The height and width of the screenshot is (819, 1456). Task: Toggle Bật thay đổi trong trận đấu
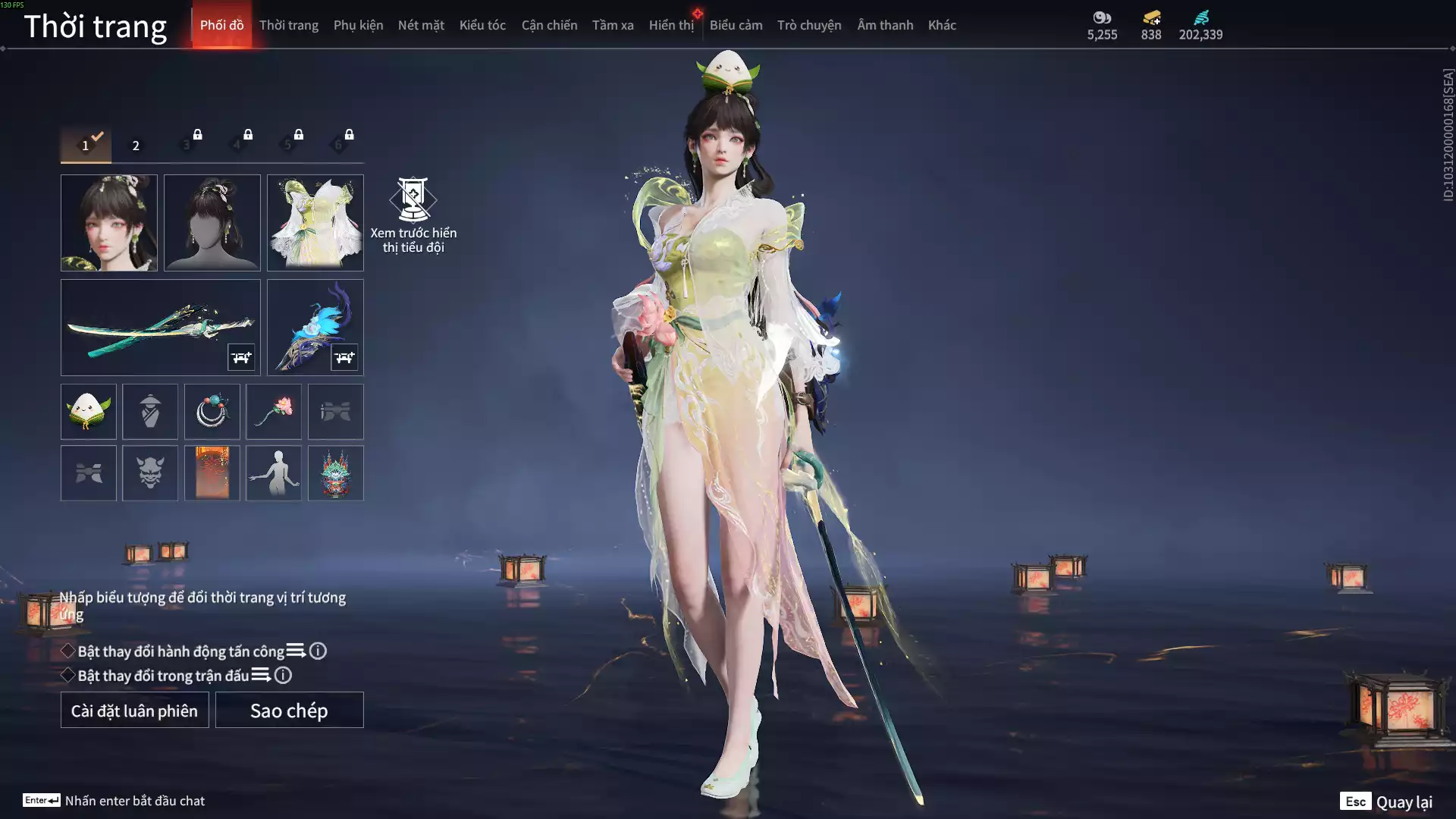68,676
